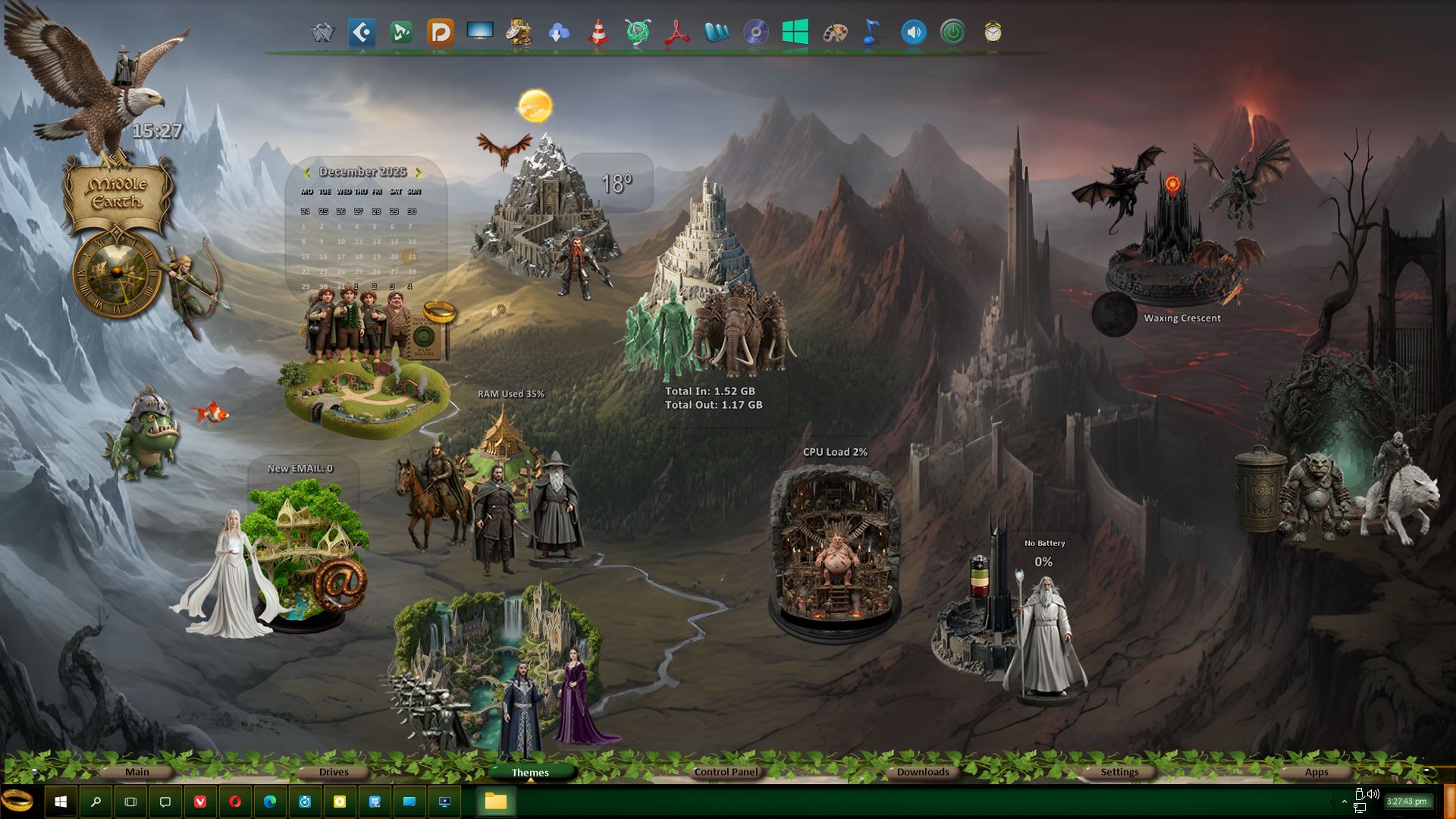
Task: Open the blue speaker volume dock icon
Action: click(x=914, y=33)
